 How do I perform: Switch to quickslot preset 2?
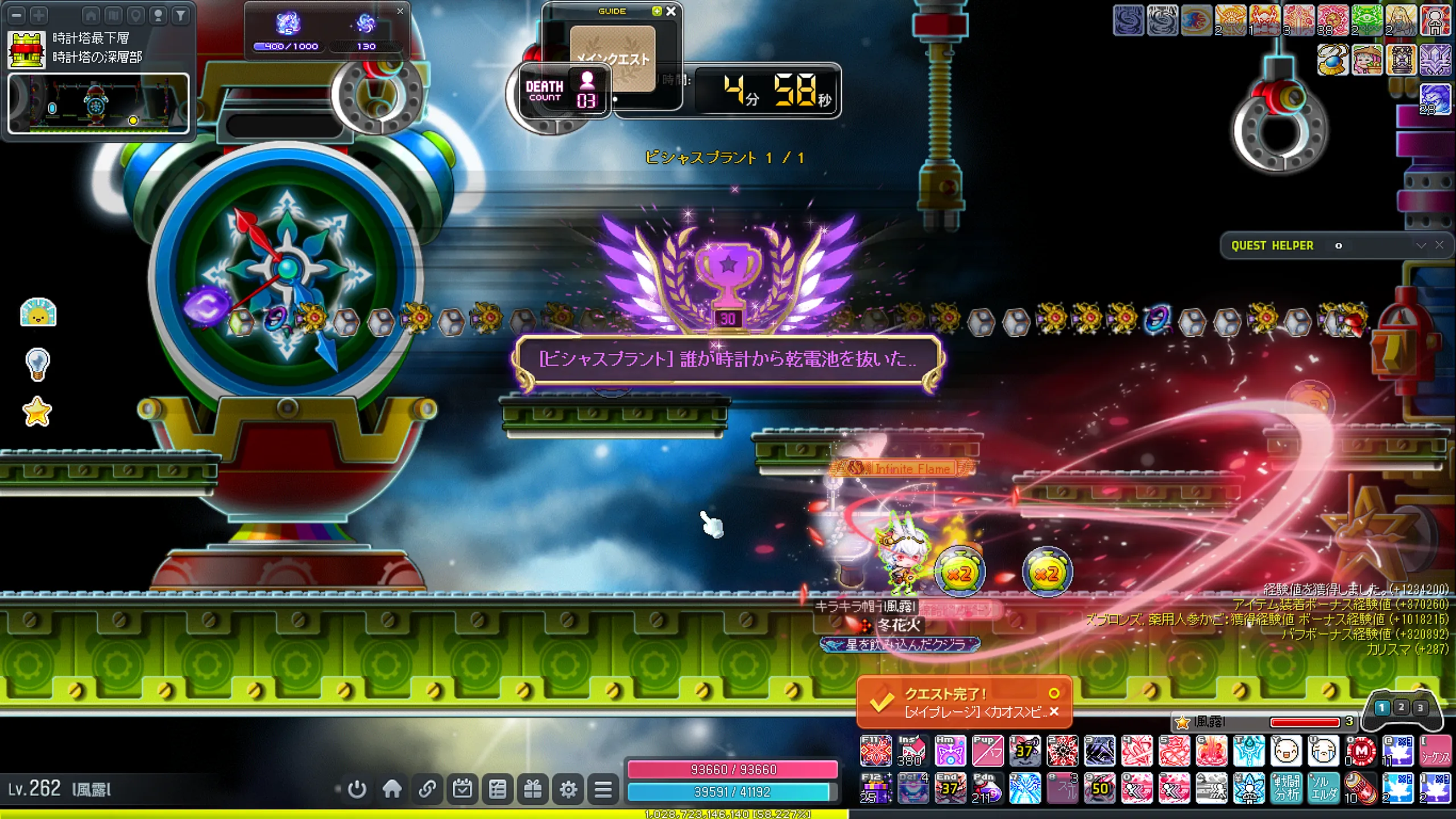1401,708
